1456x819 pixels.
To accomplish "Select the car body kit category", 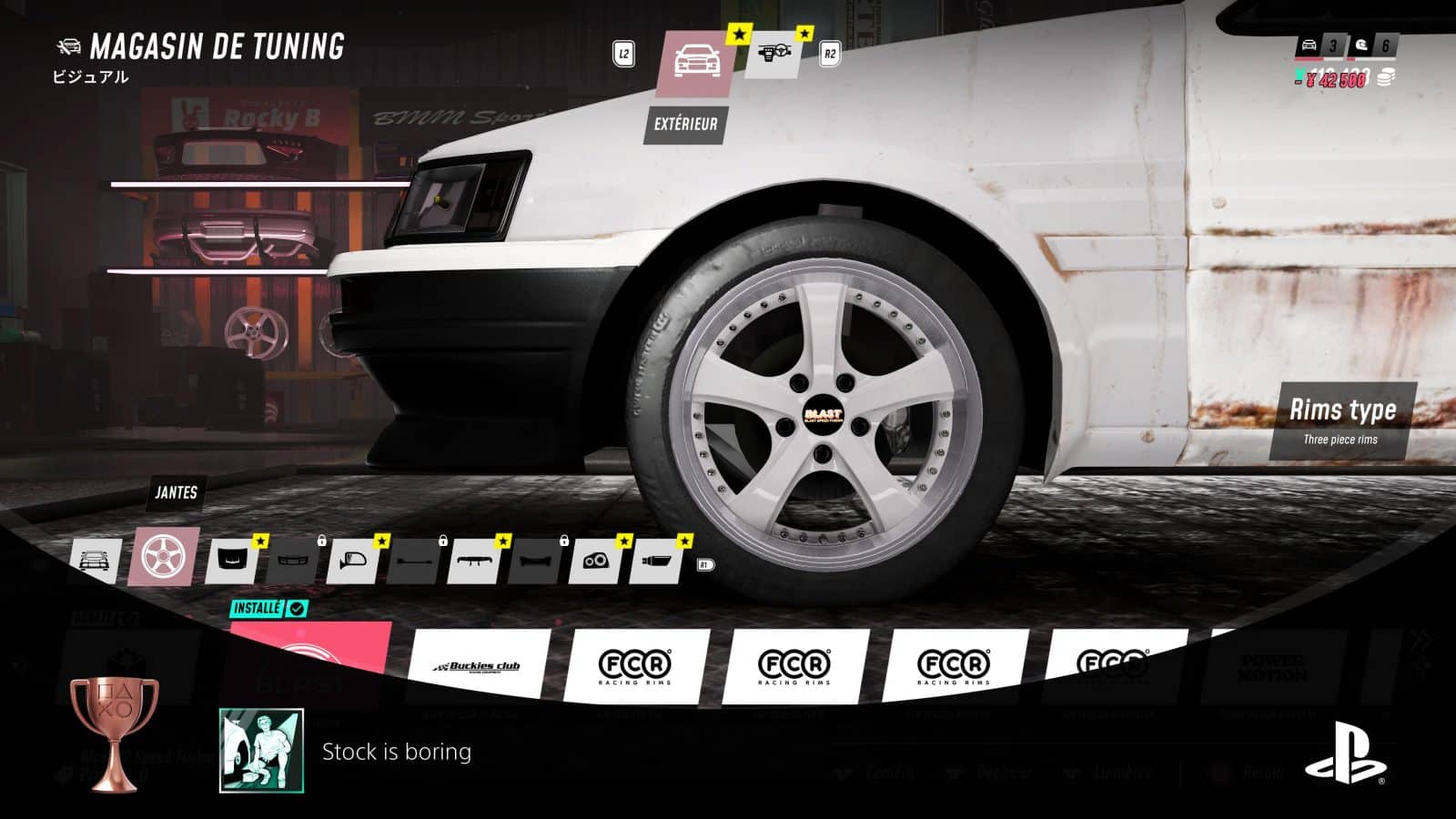I will pyautogui.click(x=95, y=560).
